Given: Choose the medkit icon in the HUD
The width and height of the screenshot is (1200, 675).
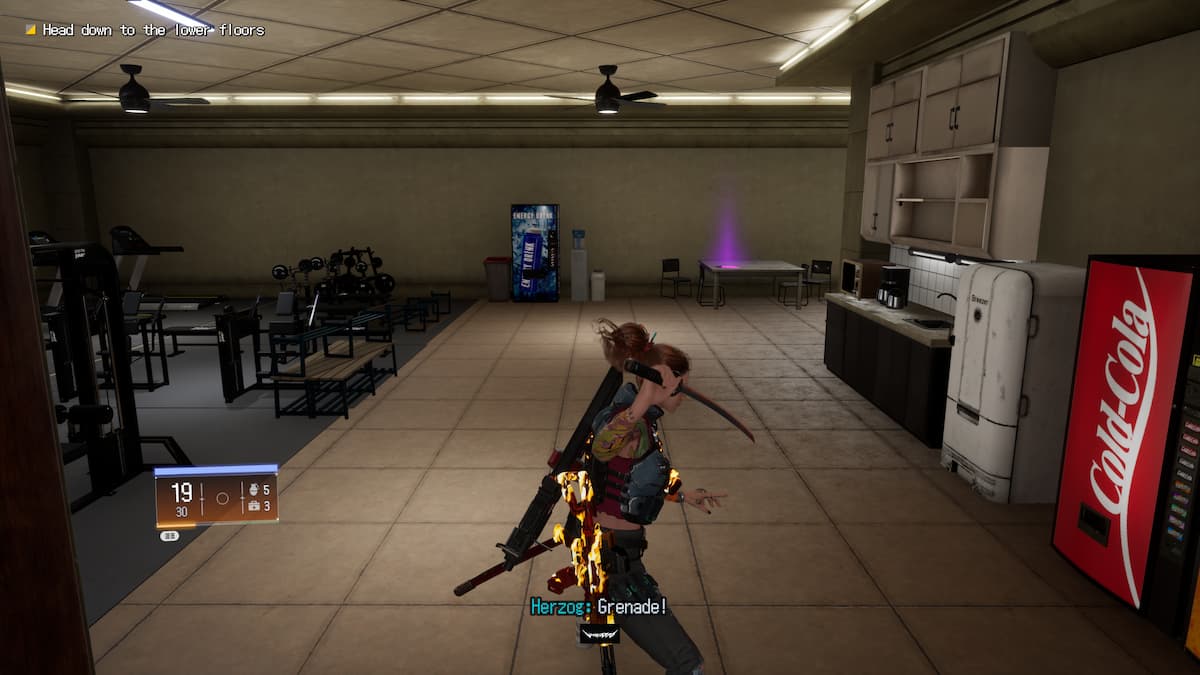Looking at the screenshot, I should pyautogui.click(x=254, y=507).
